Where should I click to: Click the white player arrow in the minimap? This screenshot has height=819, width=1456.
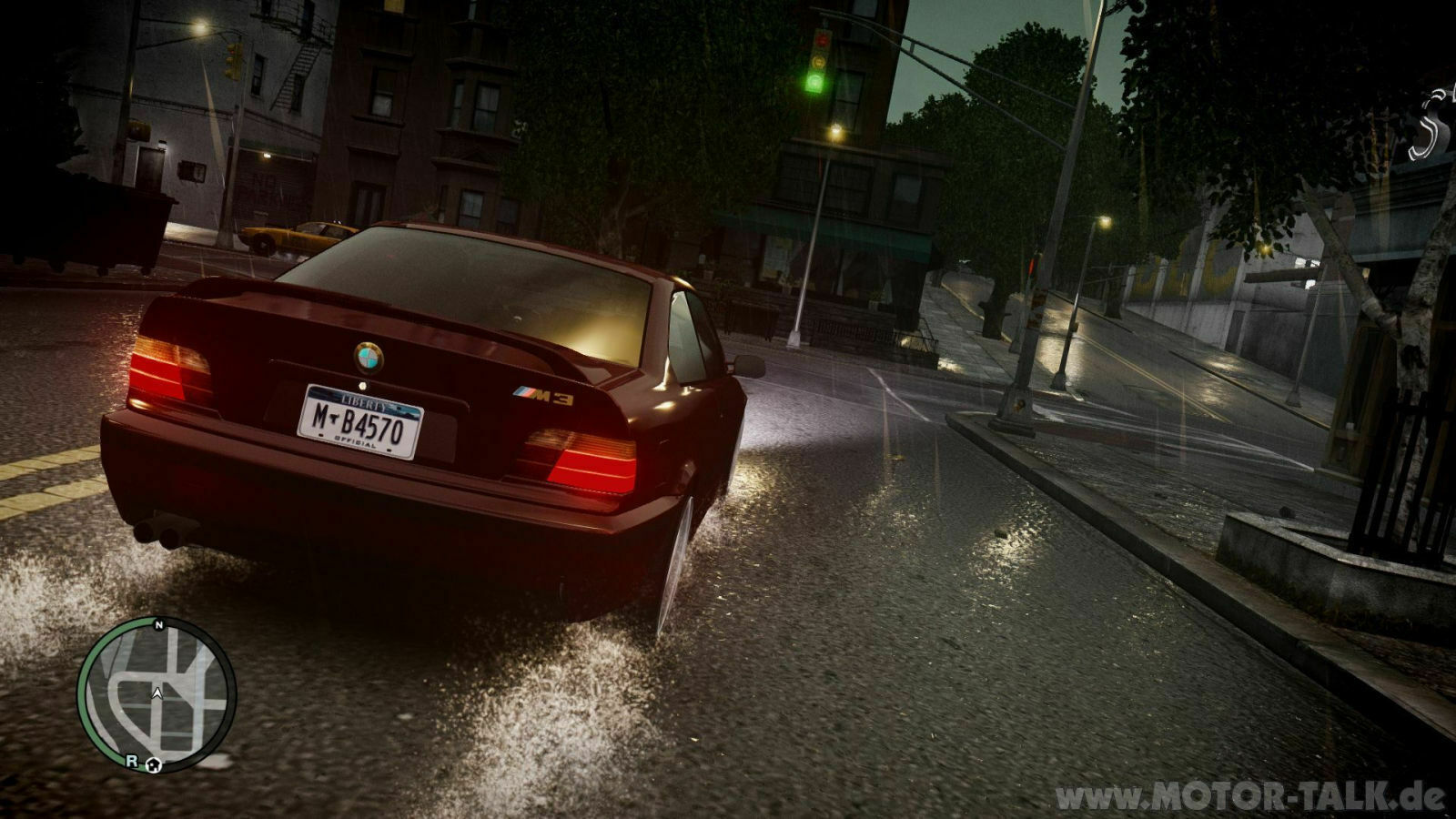pos(157,693)
